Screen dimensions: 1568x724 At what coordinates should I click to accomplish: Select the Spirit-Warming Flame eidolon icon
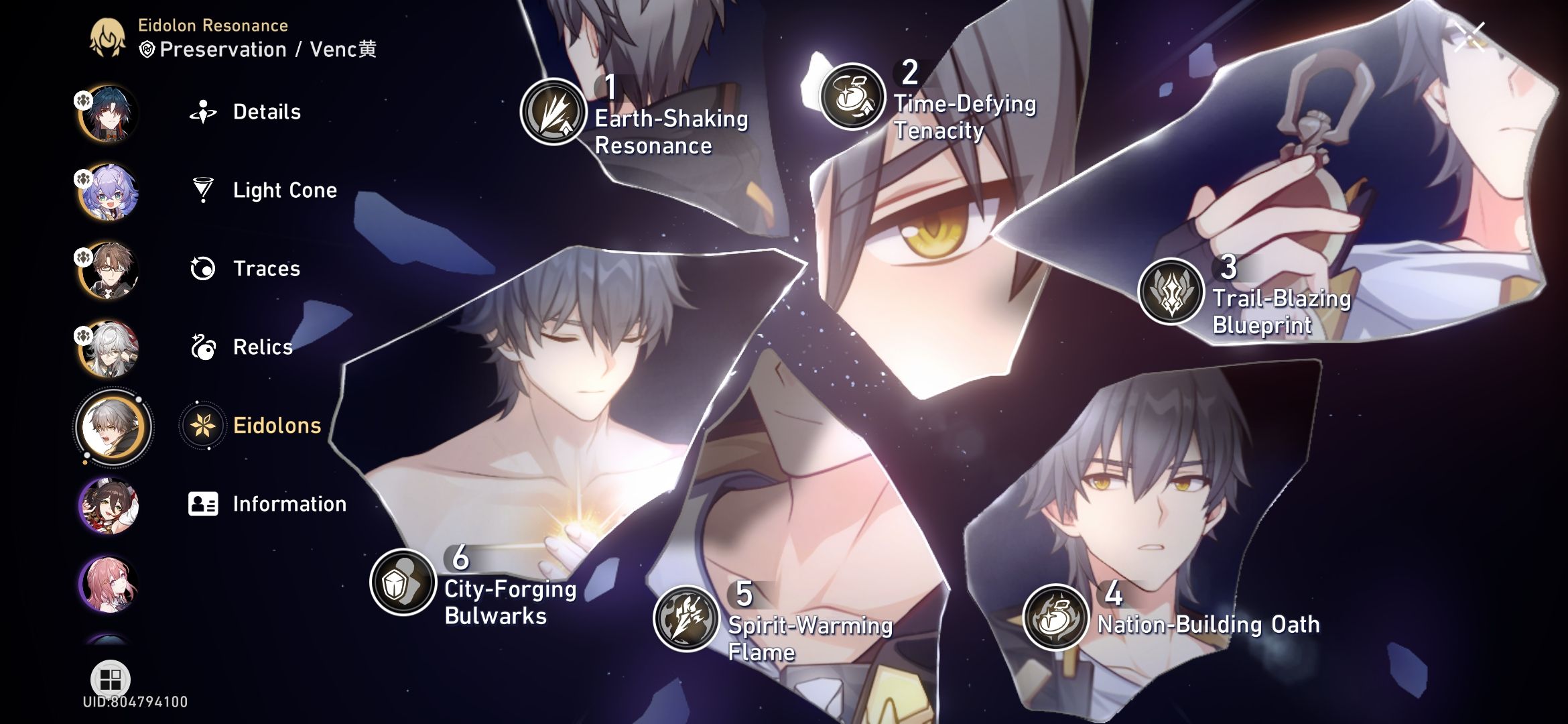point(685,617)
